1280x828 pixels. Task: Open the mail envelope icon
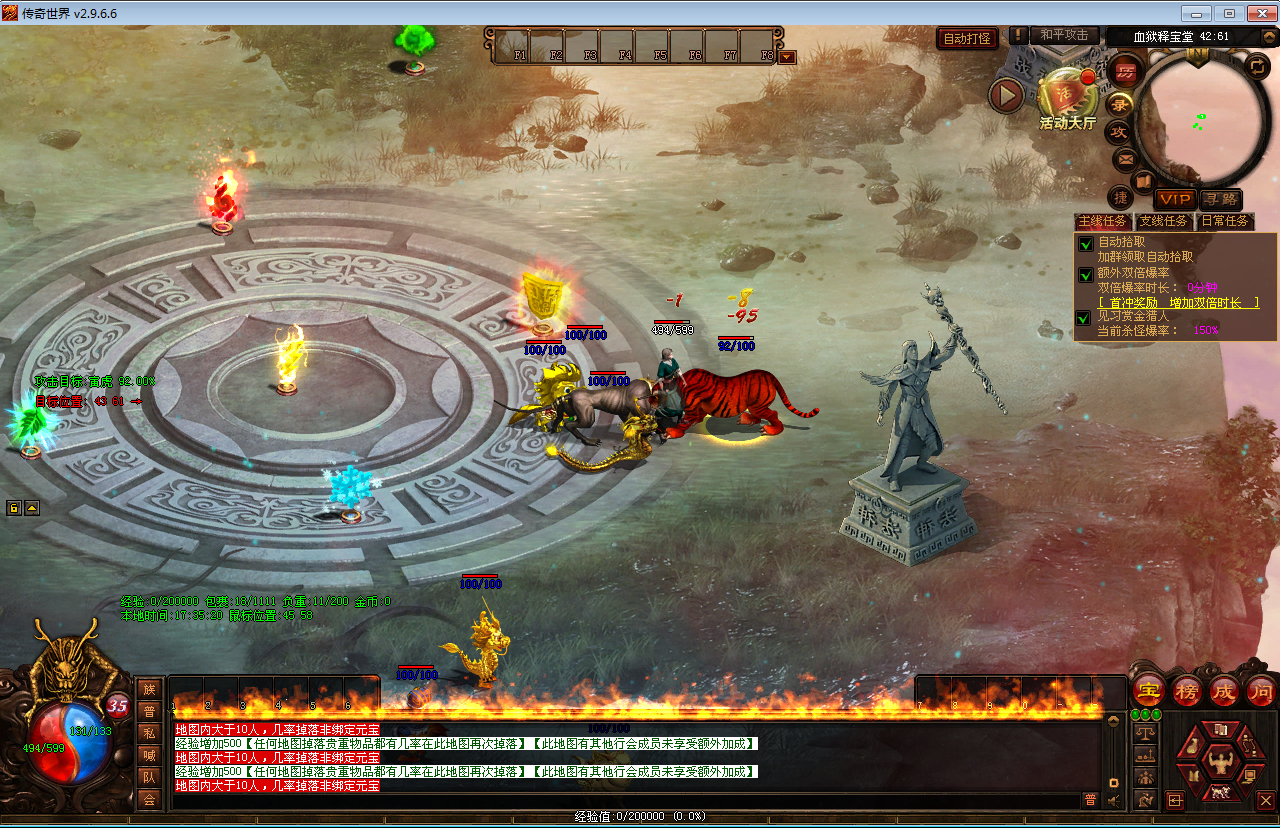click(x=1125, y=158)
